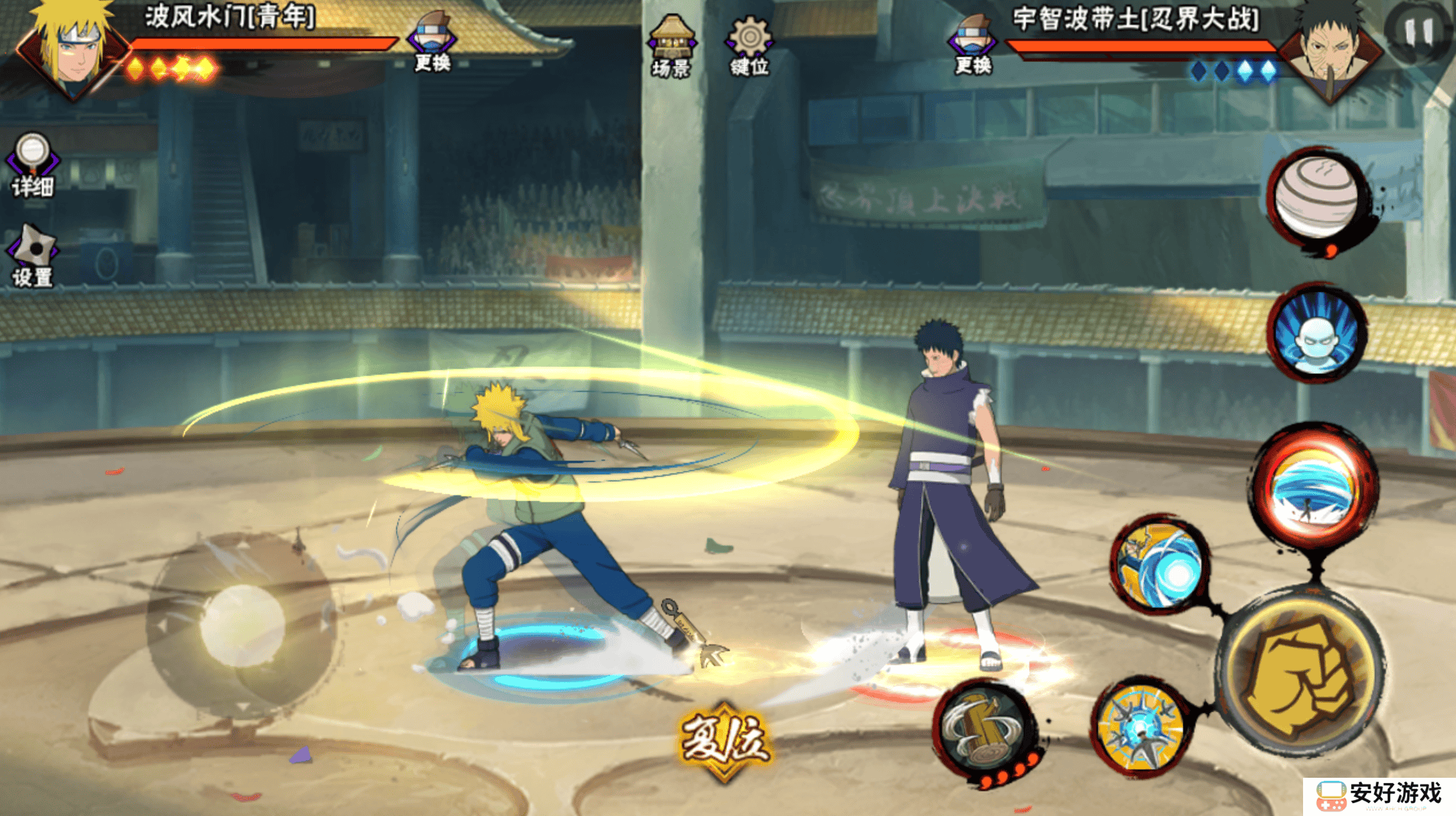Activate the blue spirit summon icon
The width and height of the screenshot is (1456, 816).
click(x=1317, y=333)
